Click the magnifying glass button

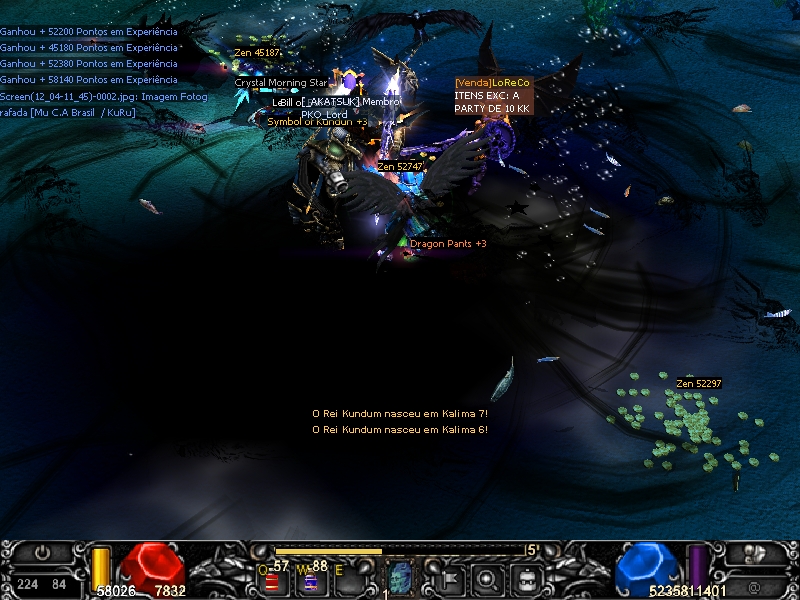pyautogui.click(x=487, y=577)
